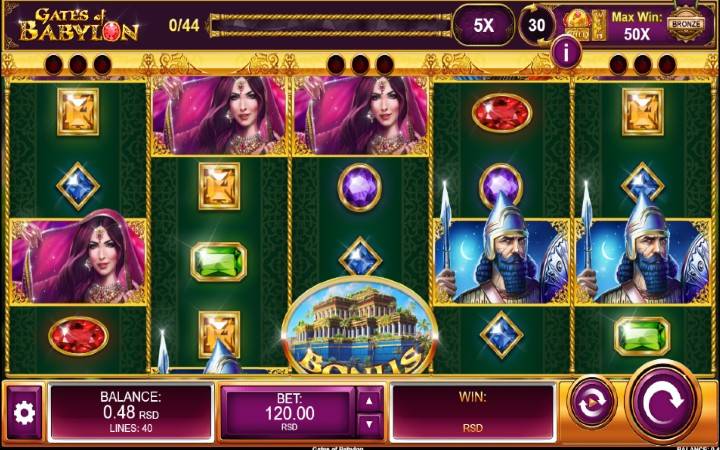Open the settings gear menu

(24, 411)
